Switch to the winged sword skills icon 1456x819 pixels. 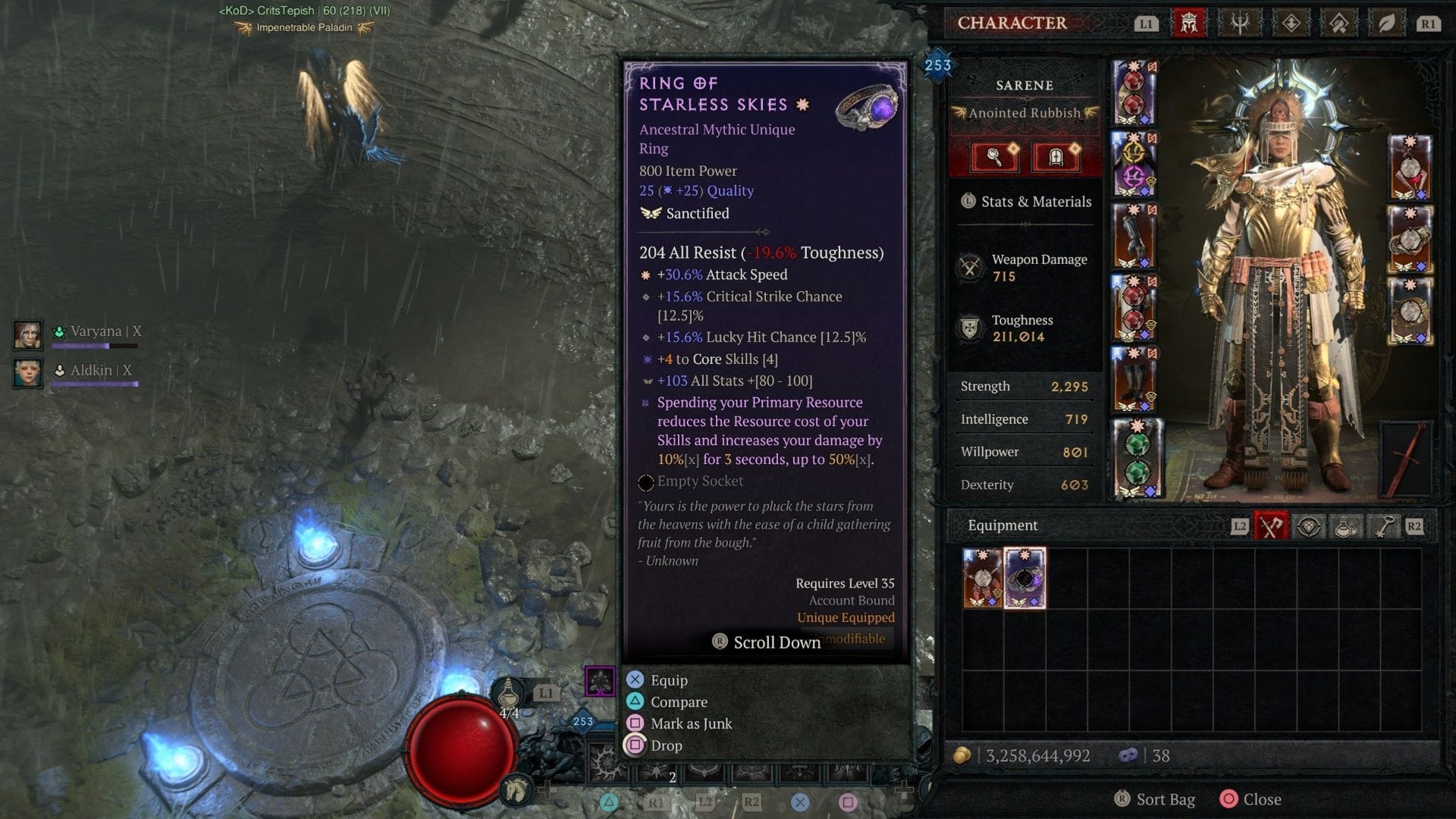pos(1241,23)
